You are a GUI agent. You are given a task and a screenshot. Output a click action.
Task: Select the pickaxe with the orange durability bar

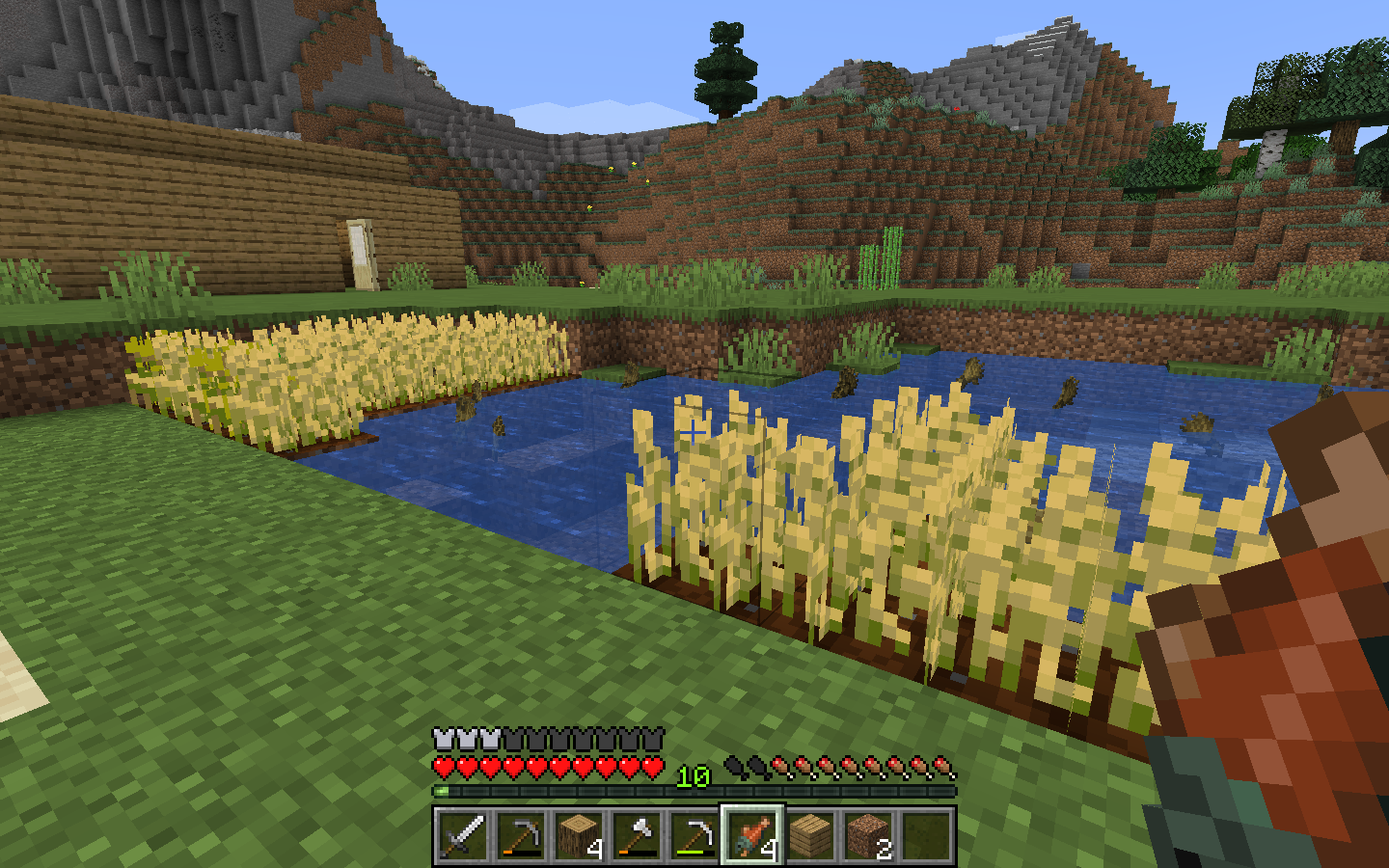pyautogui.click(x=520, y=835)
